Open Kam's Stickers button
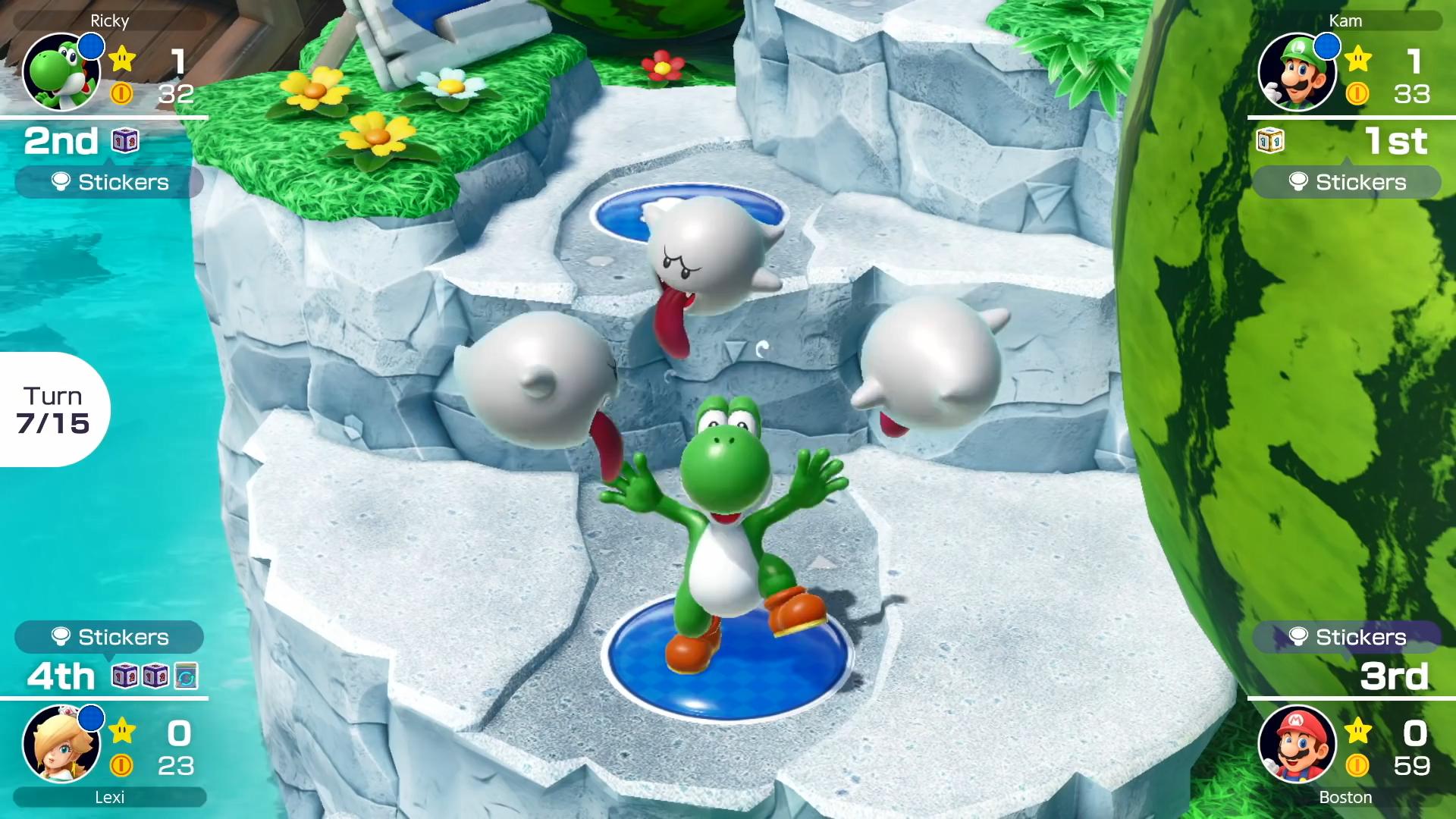Viewport: 1456px width, 819px height. [x=1347, y=182]
